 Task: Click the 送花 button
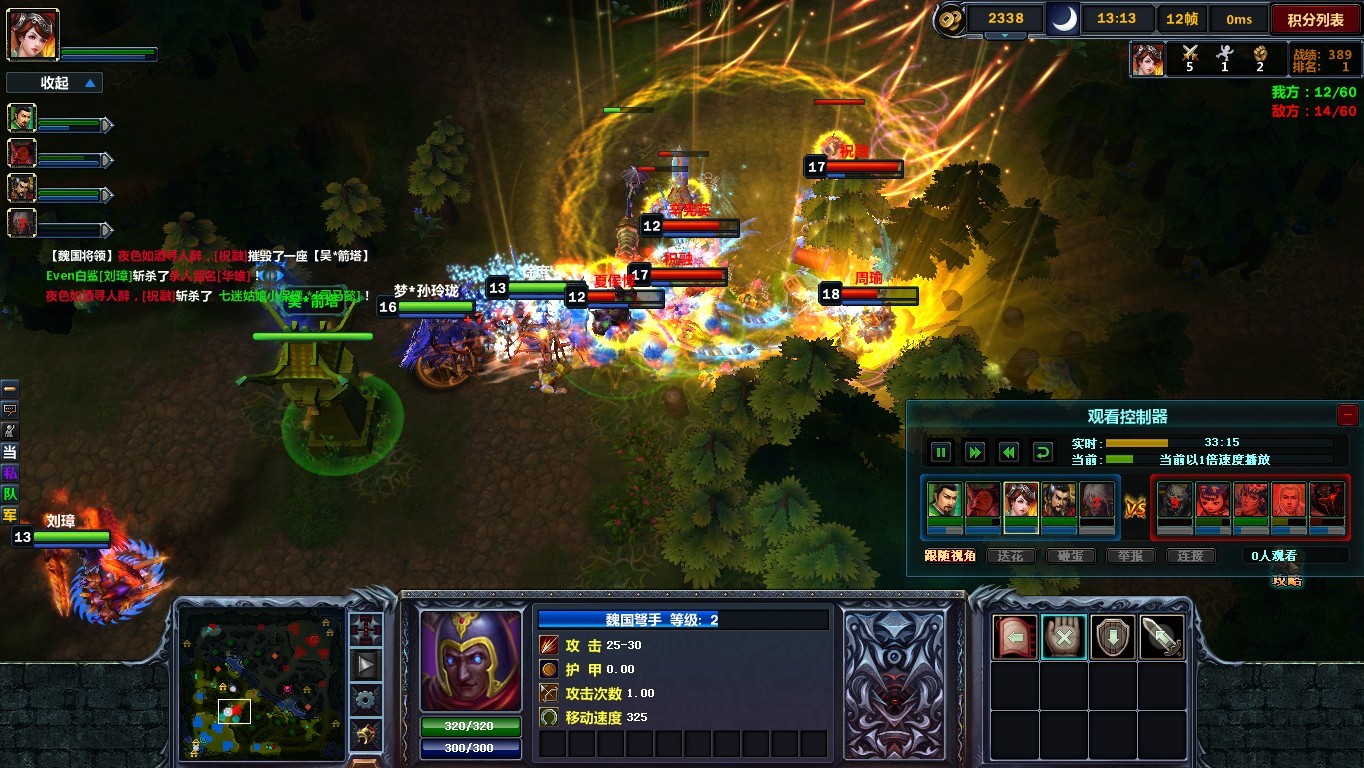1010,556
